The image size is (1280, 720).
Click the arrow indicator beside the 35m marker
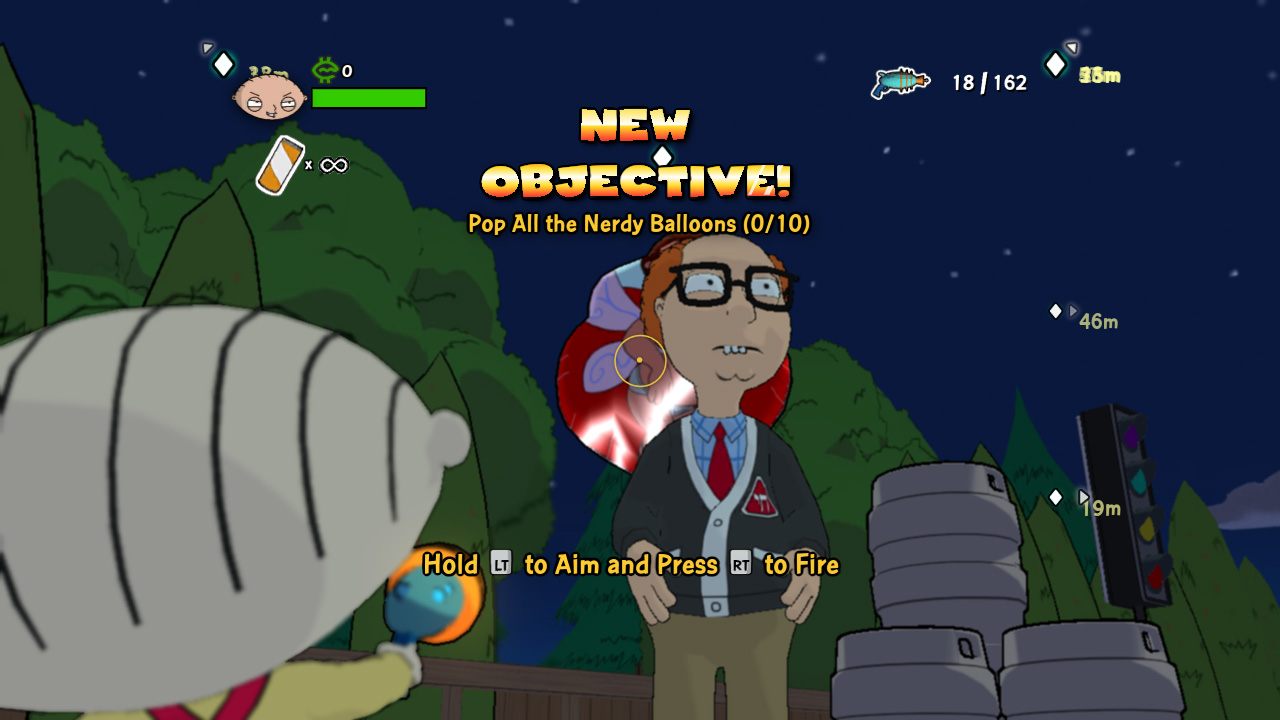tap(1072, 48)
